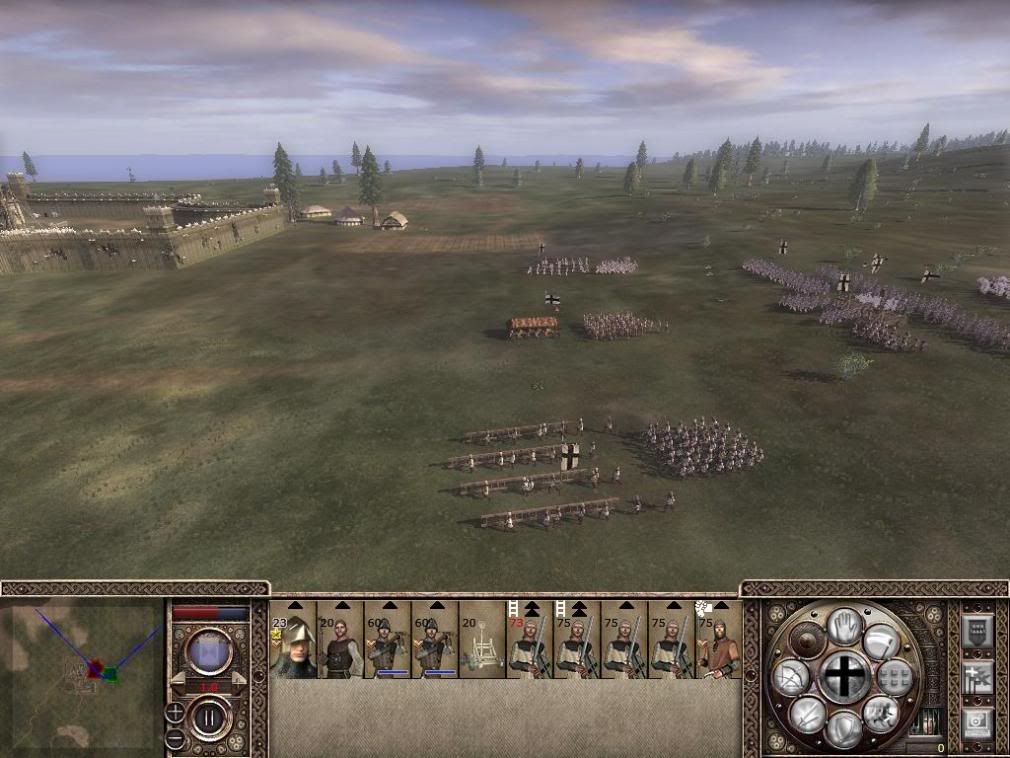This screenshot has width=1010, height=758.
Task: Zoom out the radar map with minus
Action: 175,737
